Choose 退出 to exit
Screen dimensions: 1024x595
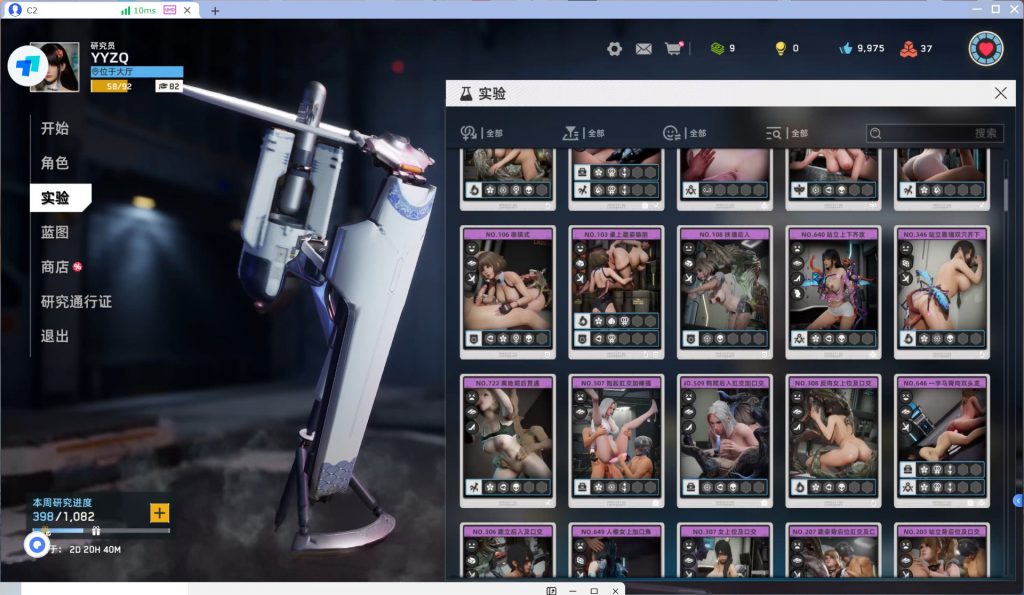(55, 336)
